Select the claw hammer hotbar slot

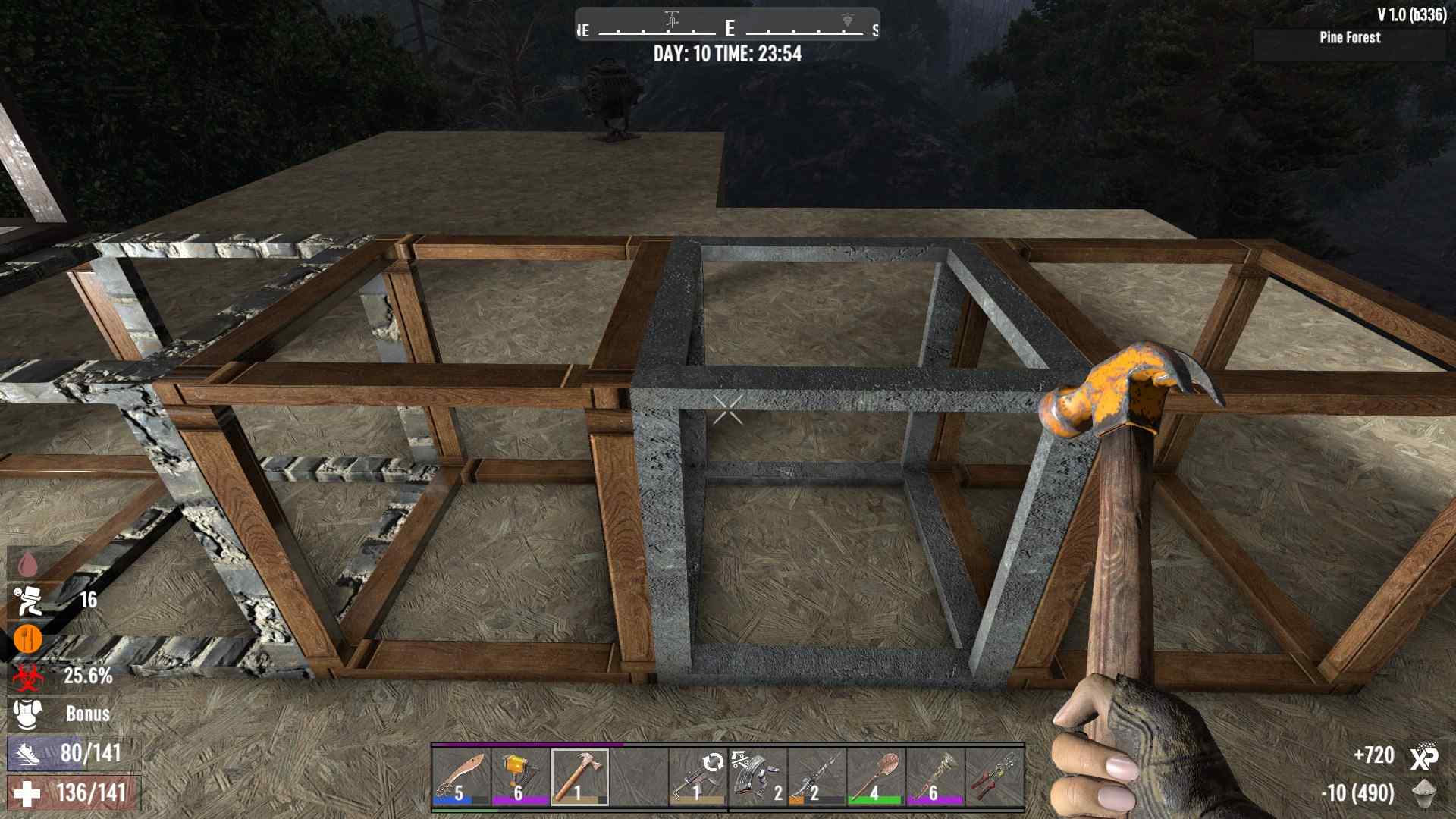[579, 777]
